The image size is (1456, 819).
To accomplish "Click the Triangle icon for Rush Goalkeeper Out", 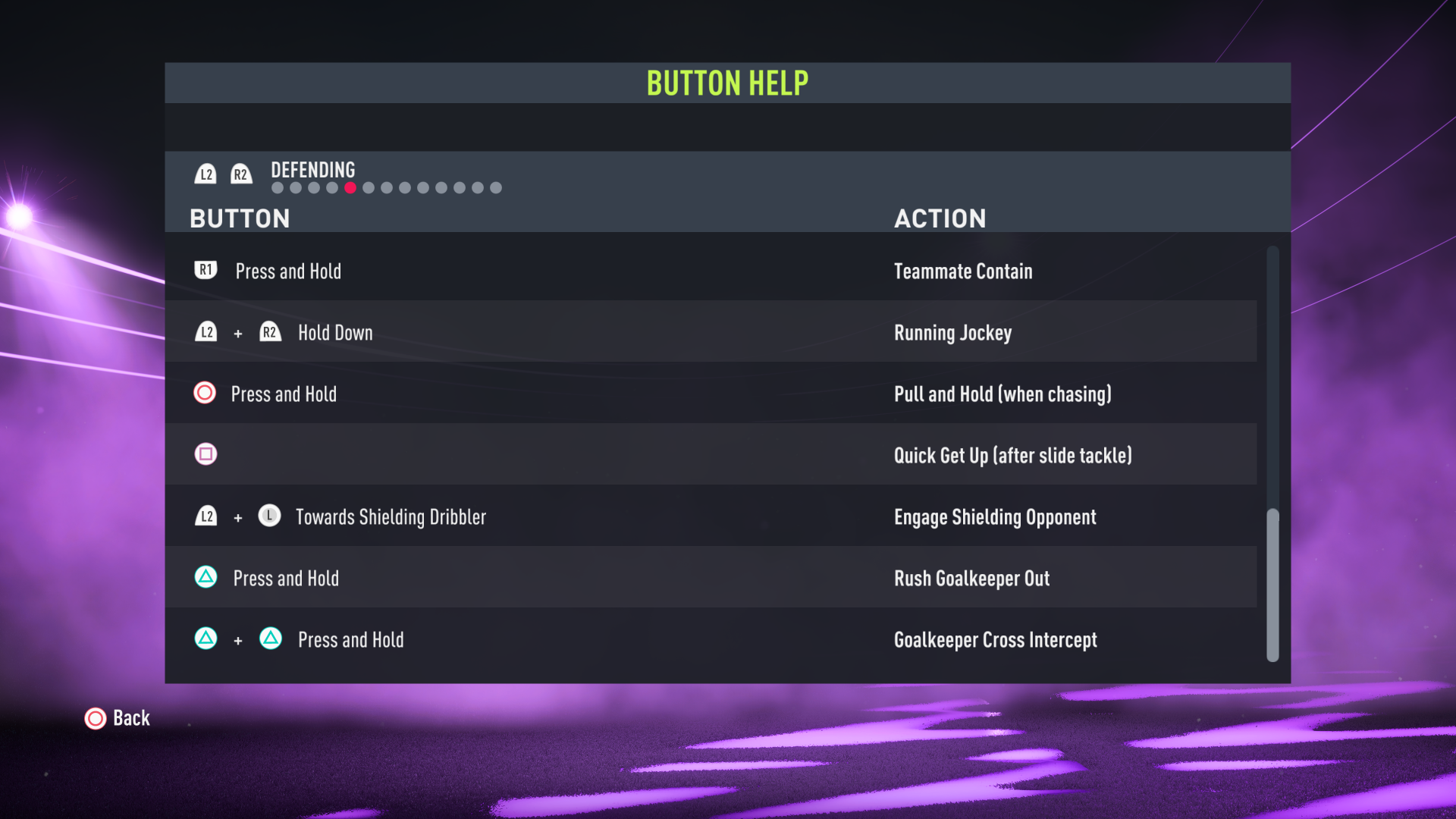I will pyautogui.click(x=205, y=577).
